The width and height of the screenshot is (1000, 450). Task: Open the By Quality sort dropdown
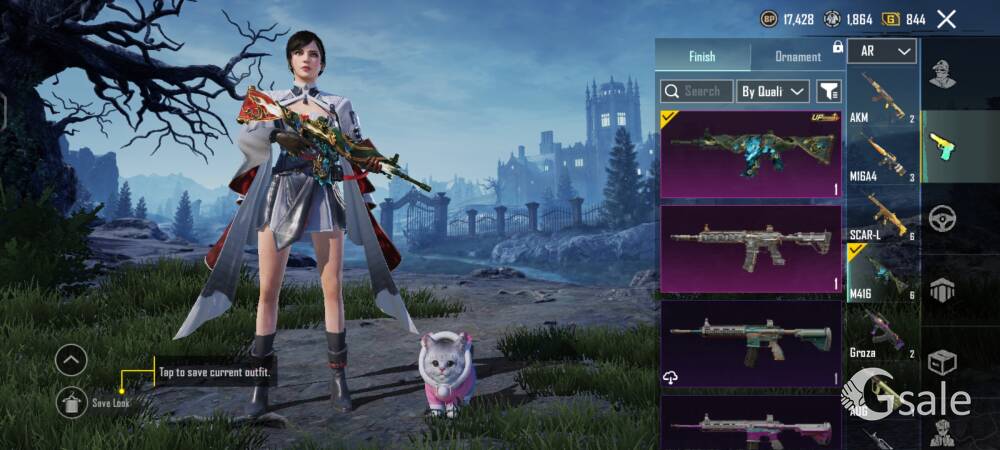772,91
